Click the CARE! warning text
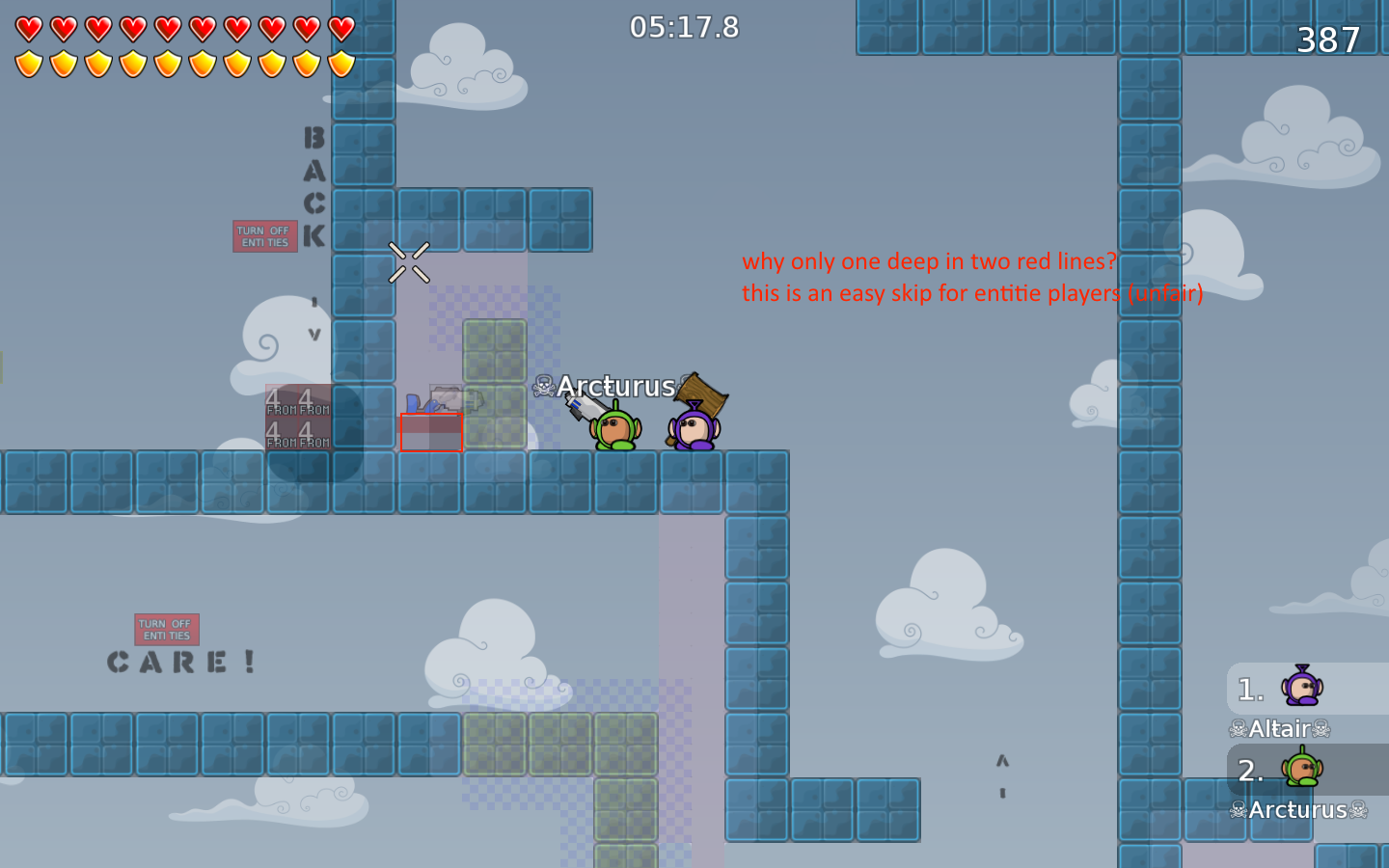Viewport: 1389px width, 868px height. pyautogui.click(x=180, y=661)
